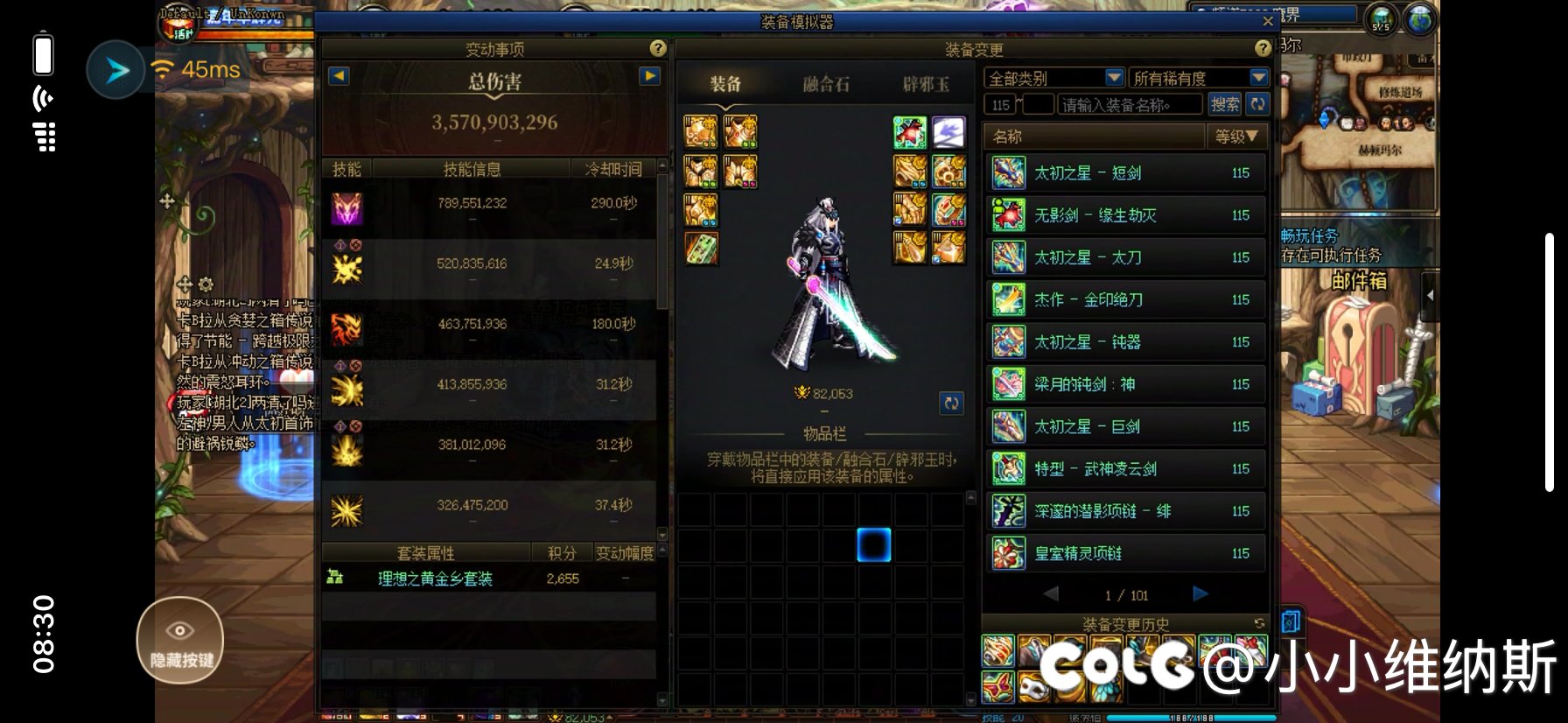Click the 请输入装备名称 search input field

click(x=1129, y=104)
